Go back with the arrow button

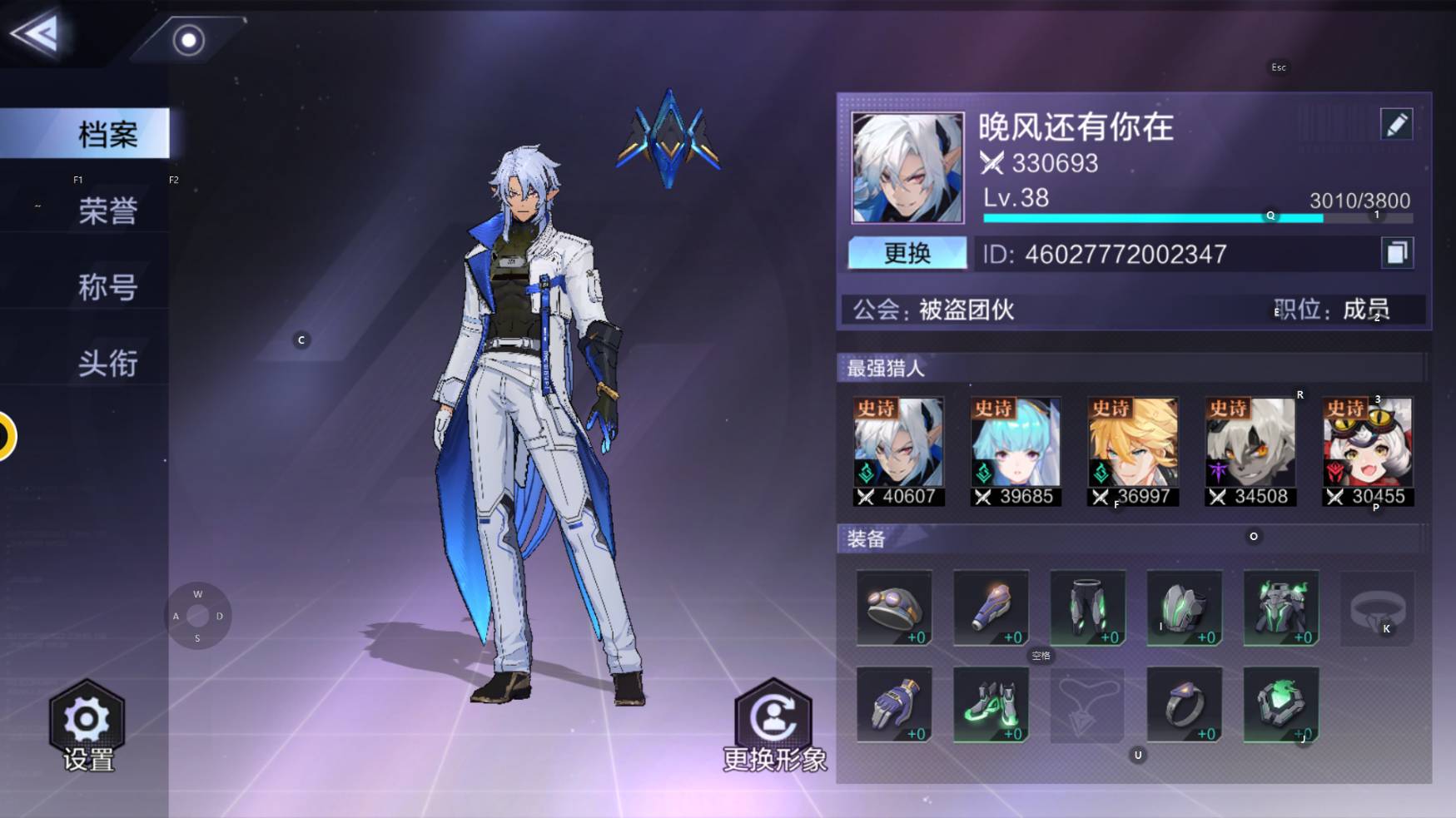[x=35, y=34]
